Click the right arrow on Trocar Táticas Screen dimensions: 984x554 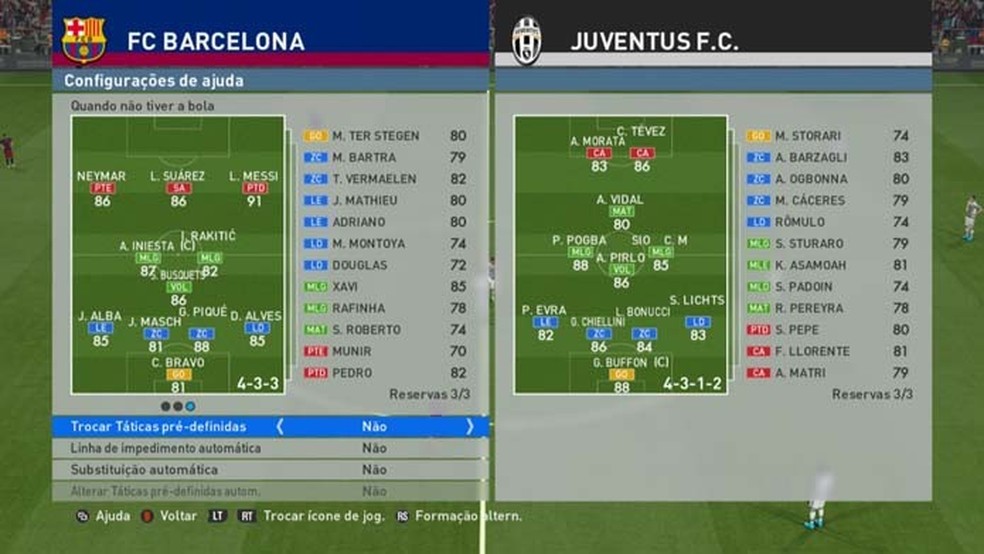coord(469,426)
